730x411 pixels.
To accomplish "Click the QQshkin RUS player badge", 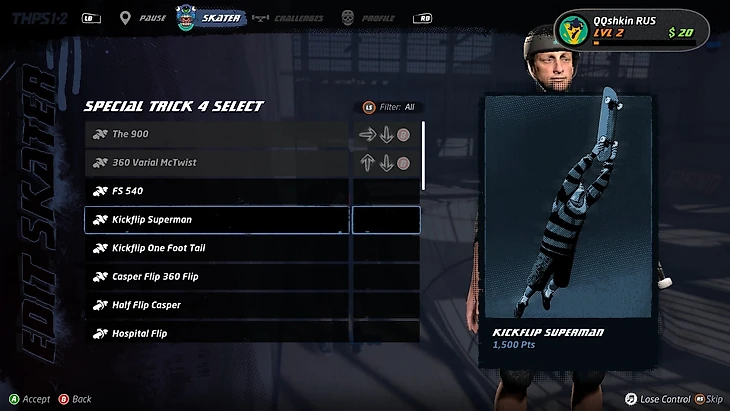I will pos(630,28).
